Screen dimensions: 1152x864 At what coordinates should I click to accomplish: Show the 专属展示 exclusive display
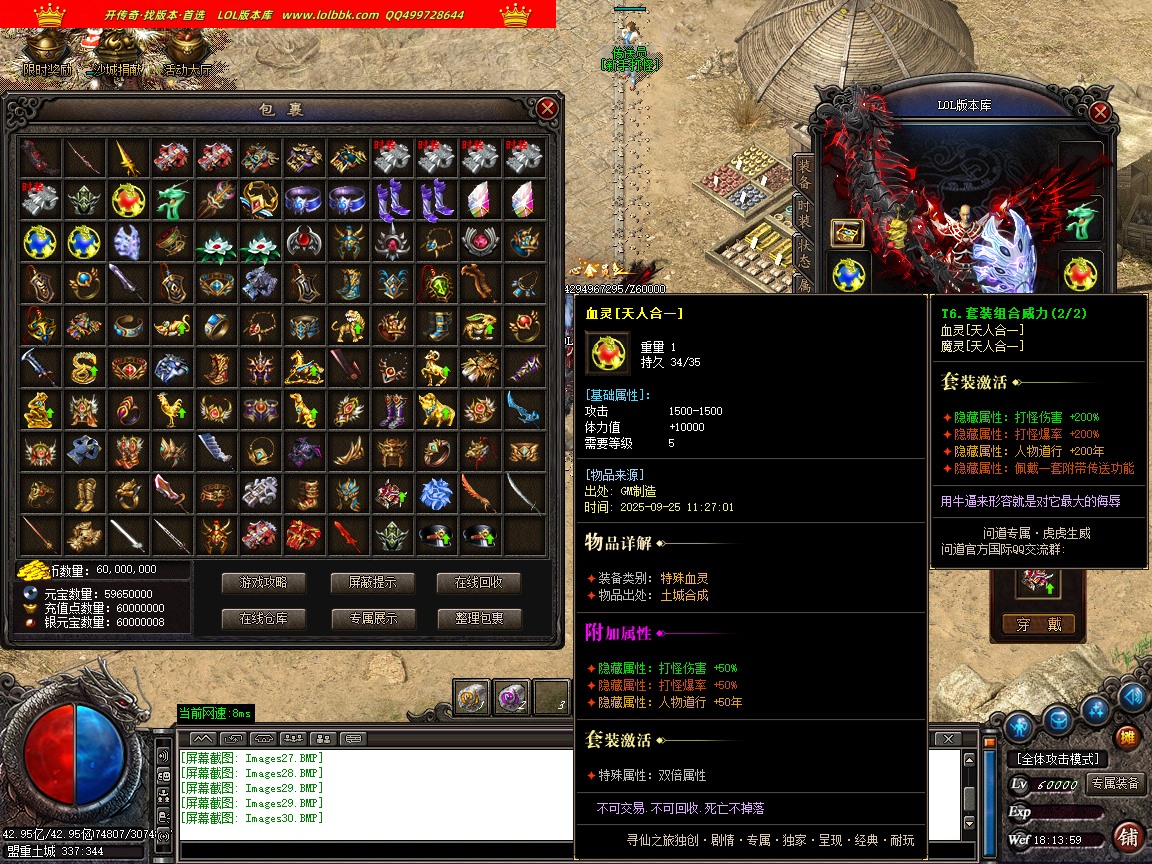[x=372, y=619]
